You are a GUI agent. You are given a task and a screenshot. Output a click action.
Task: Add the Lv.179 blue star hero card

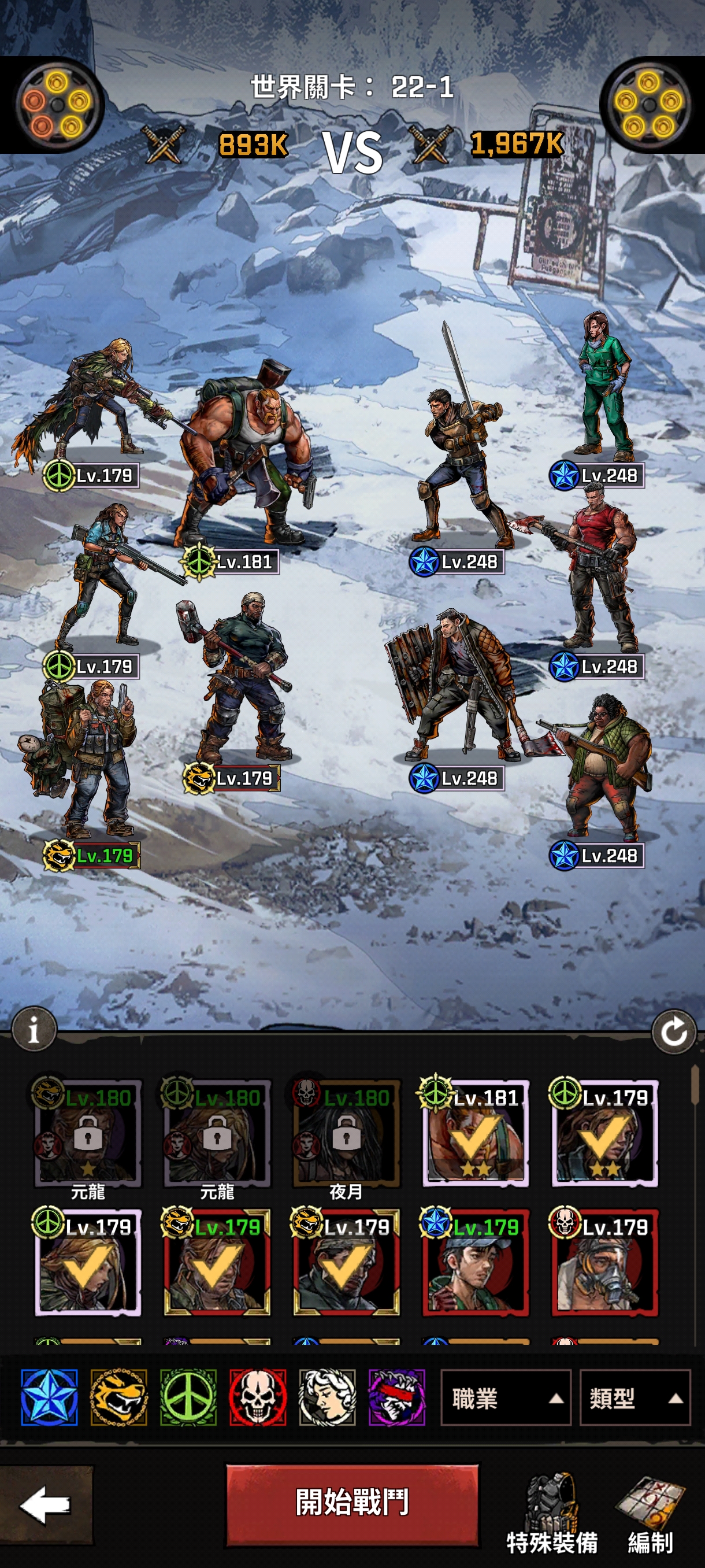476,1262
